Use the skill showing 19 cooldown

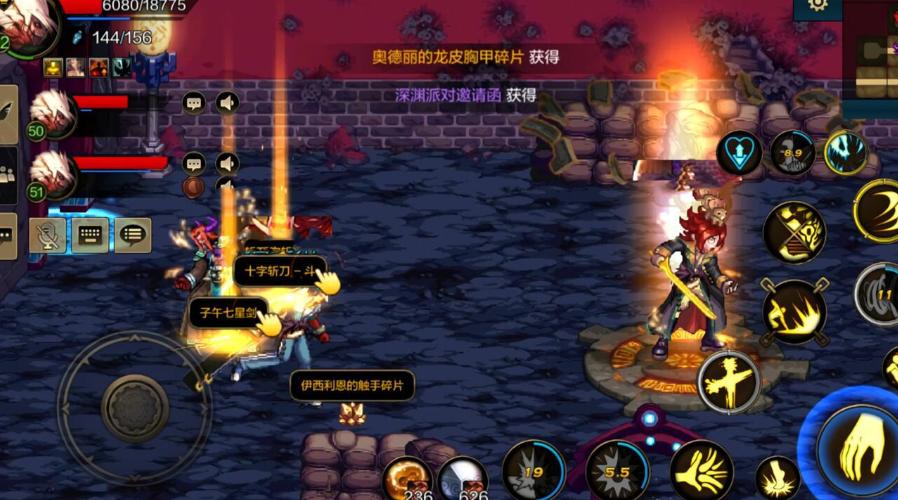(x=533, y=470)
